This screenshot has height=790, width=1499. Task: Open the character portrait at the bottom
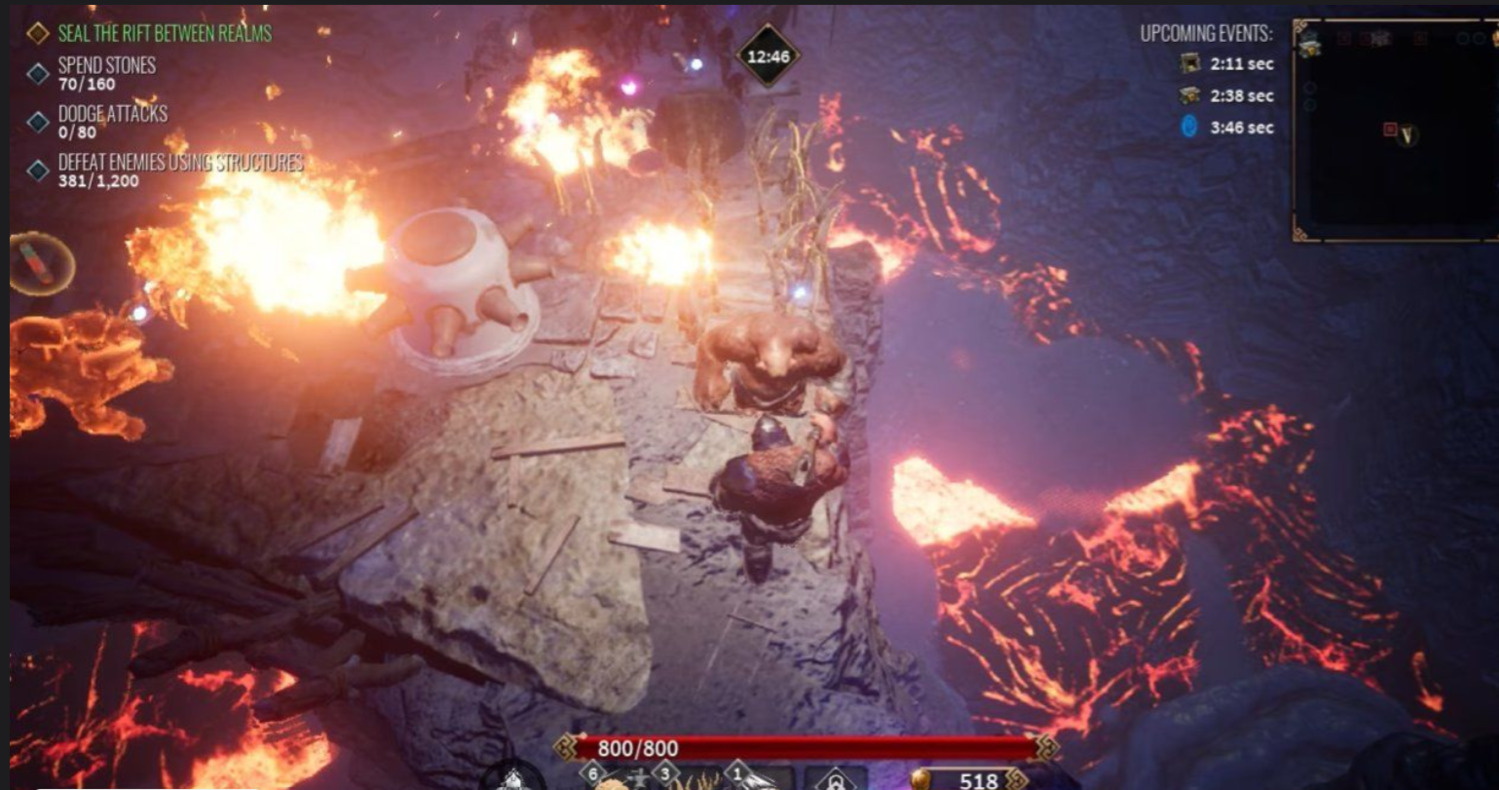tap(513, 778)
